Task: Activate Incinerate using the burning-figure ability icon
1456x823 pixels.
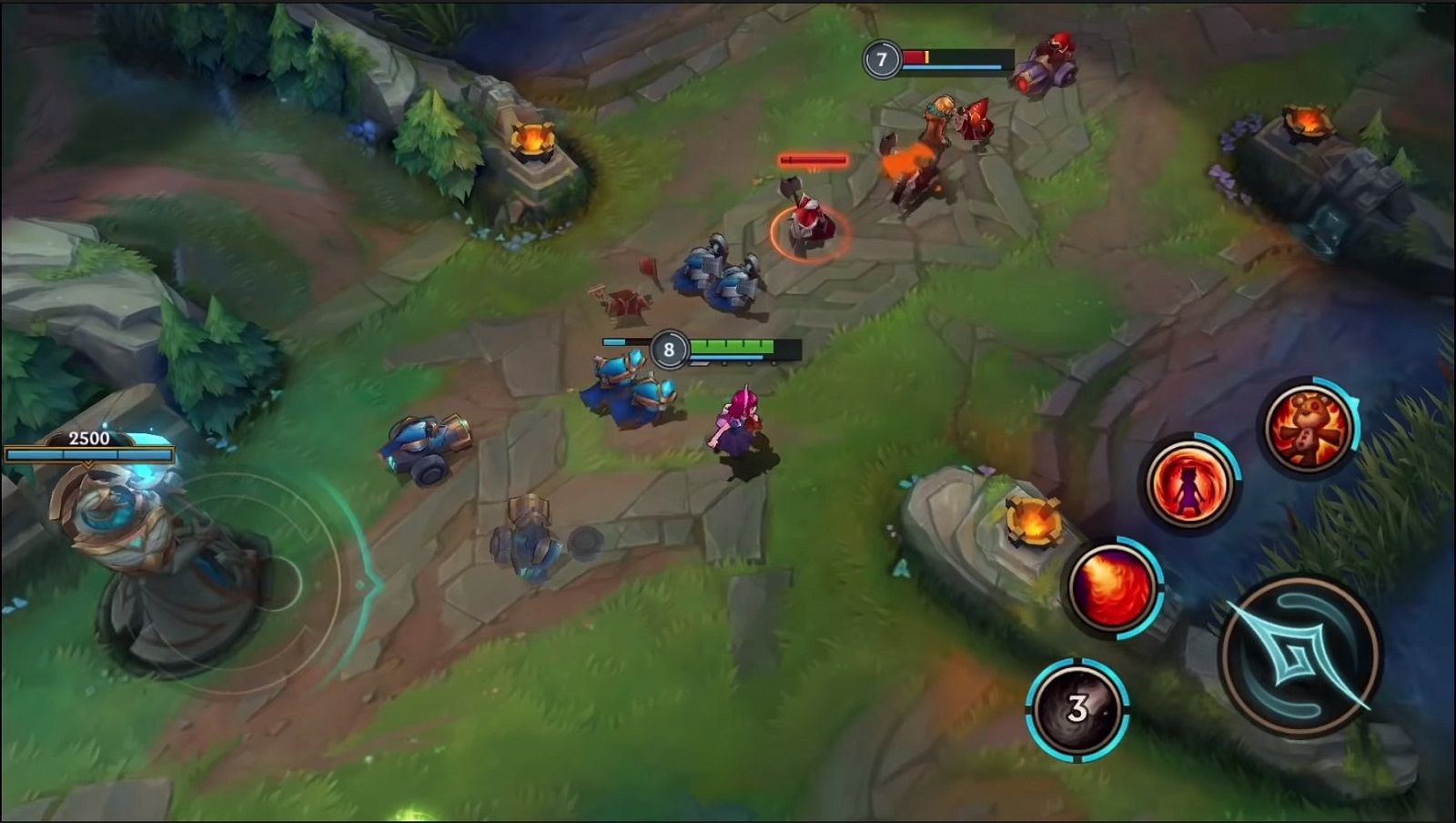Action: [1195, 483]
